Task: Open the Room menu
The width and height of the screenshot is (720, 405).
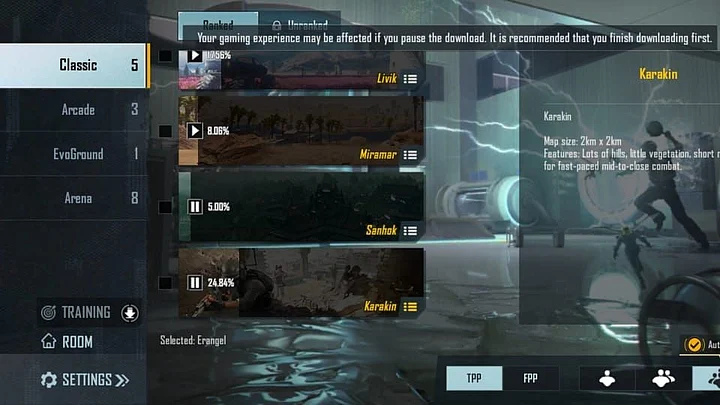Action: point(77,342)
